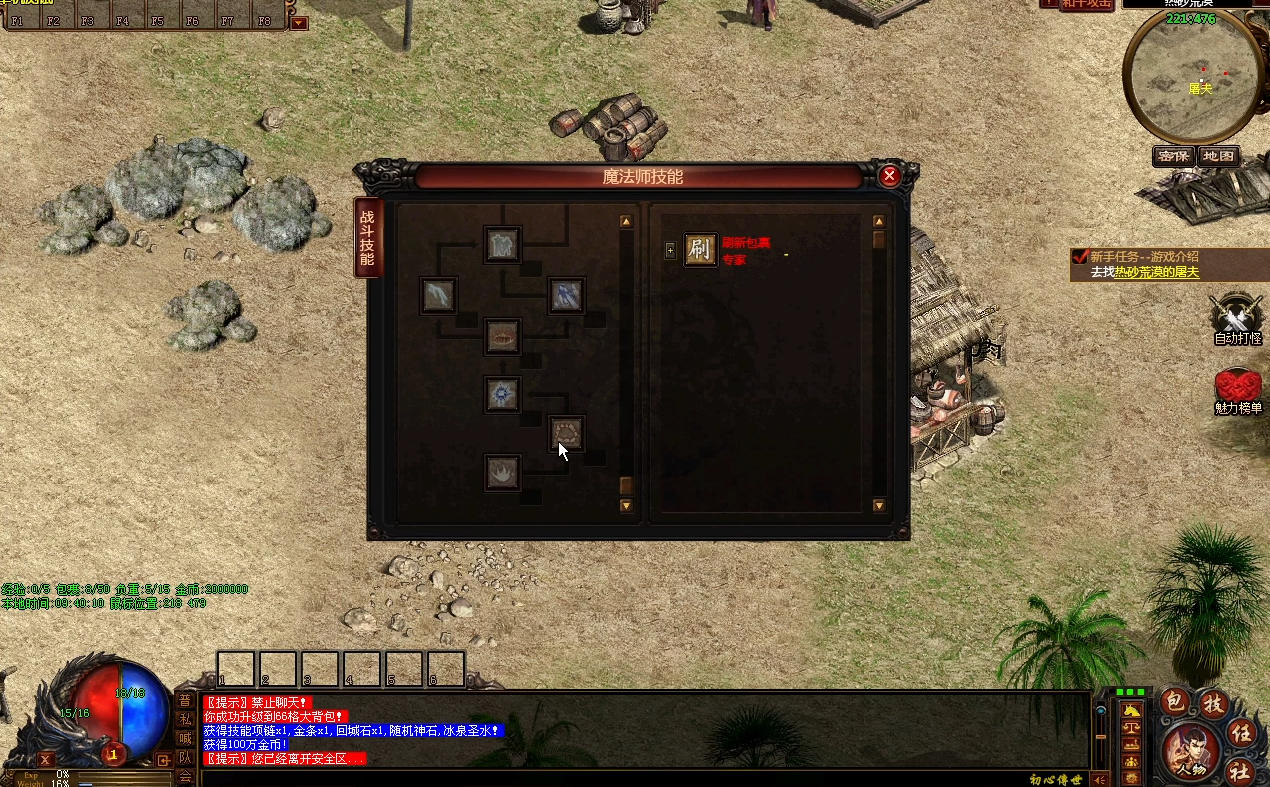Open the 任 quest button
This screenshot has height=787, width=1270.
tap(1240, 730)
